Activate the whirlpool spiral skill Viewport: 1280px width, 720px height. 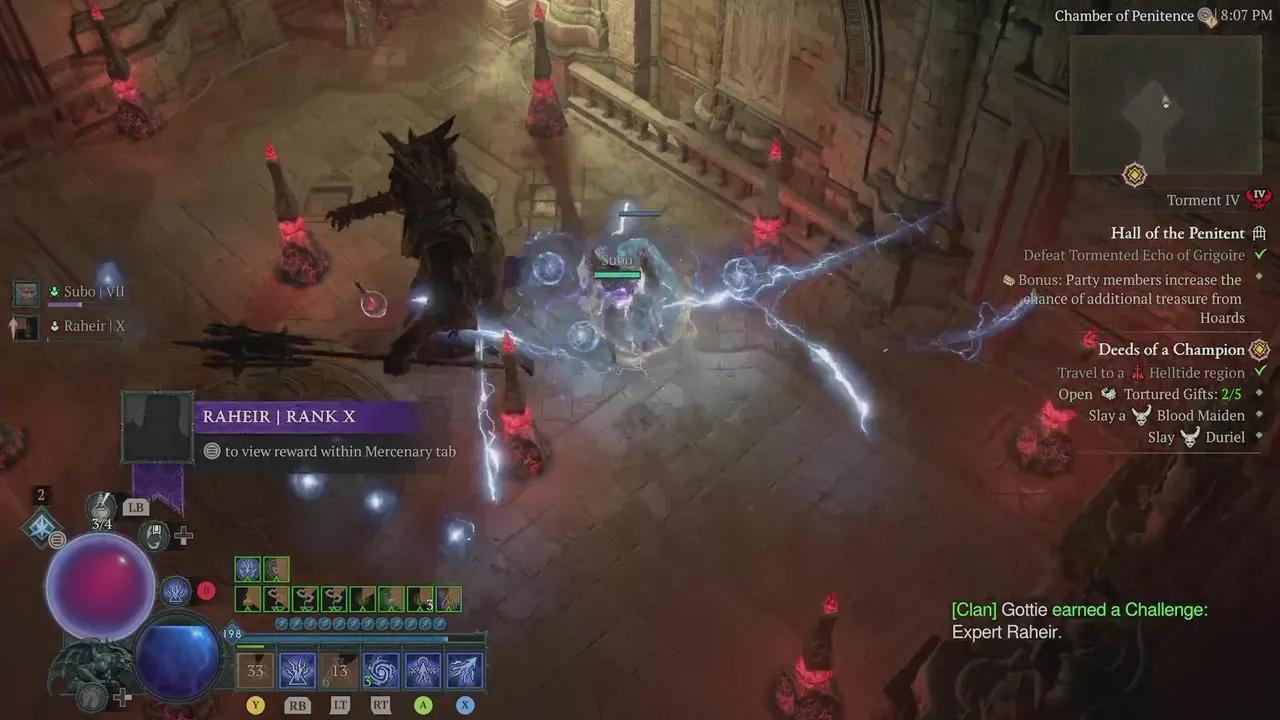(382, 671)
